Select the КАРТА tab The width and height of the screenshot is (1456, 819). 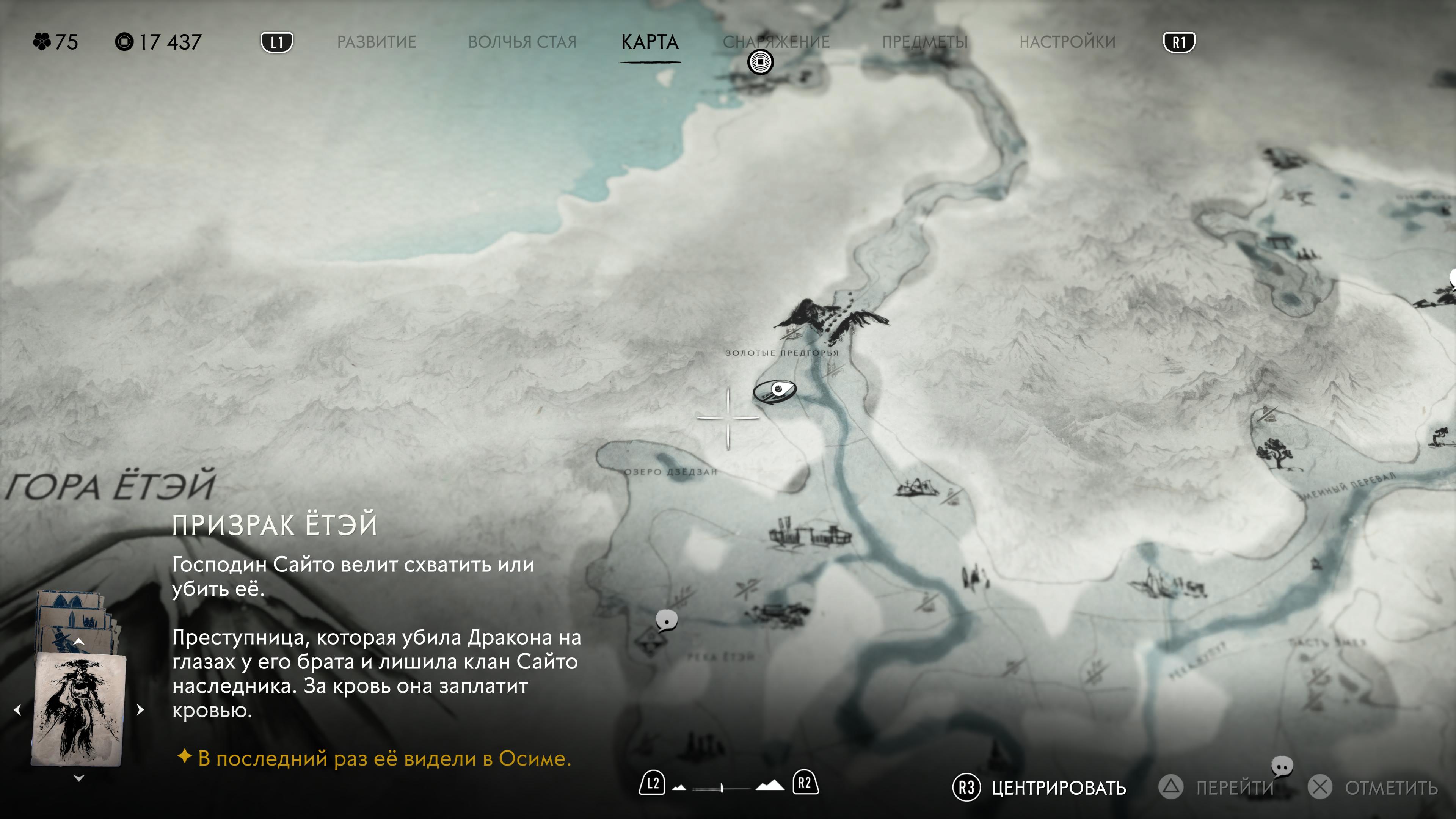pos(650,42)
